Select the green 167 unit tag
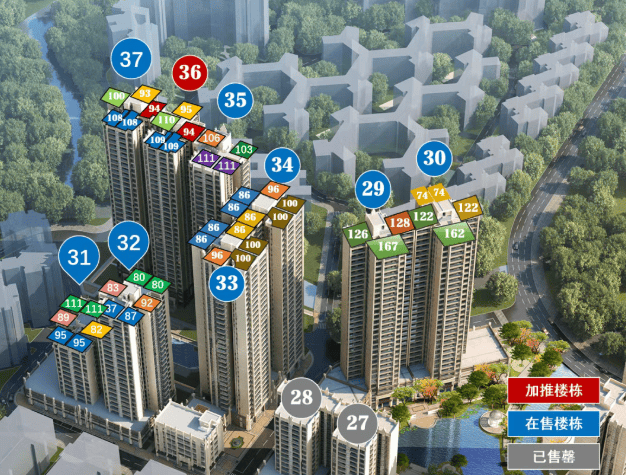This screenshot has width=626, height=475. point(388,245)
